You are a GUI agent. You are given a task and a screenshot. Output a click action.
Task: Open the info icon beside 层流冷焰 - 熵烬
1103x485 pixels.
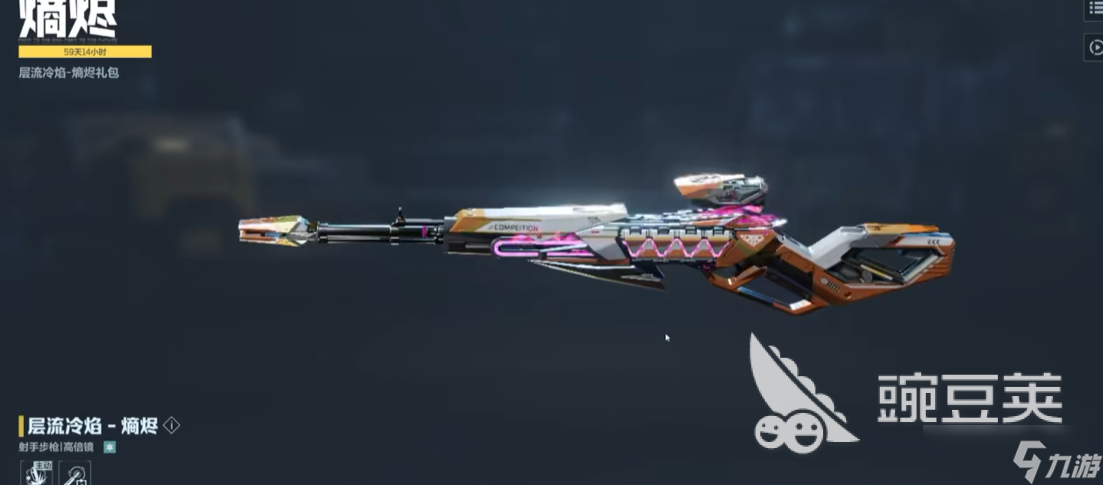pos(172,425)
